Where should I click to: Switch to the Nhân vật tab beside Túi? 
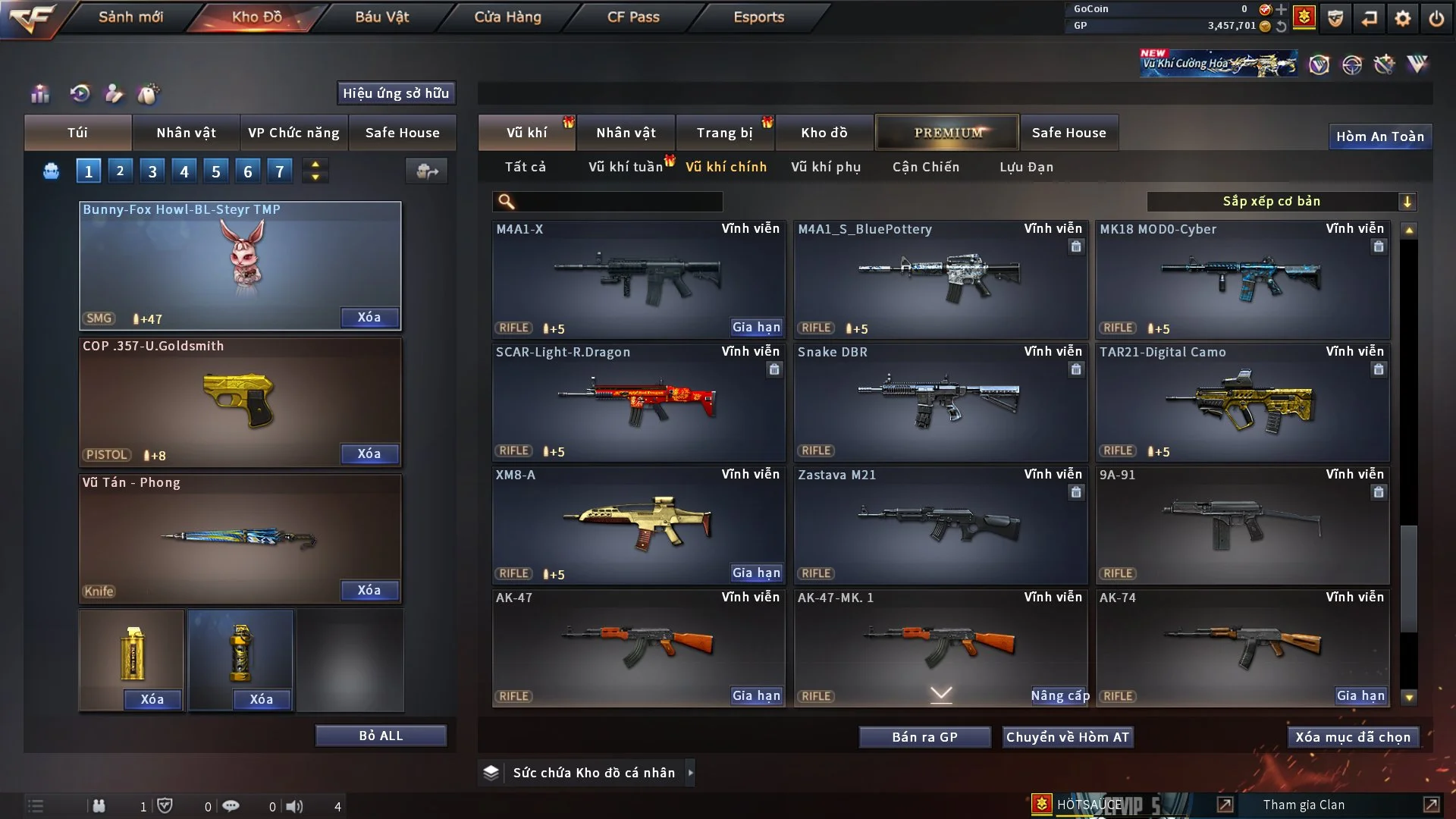click(186, 133)
